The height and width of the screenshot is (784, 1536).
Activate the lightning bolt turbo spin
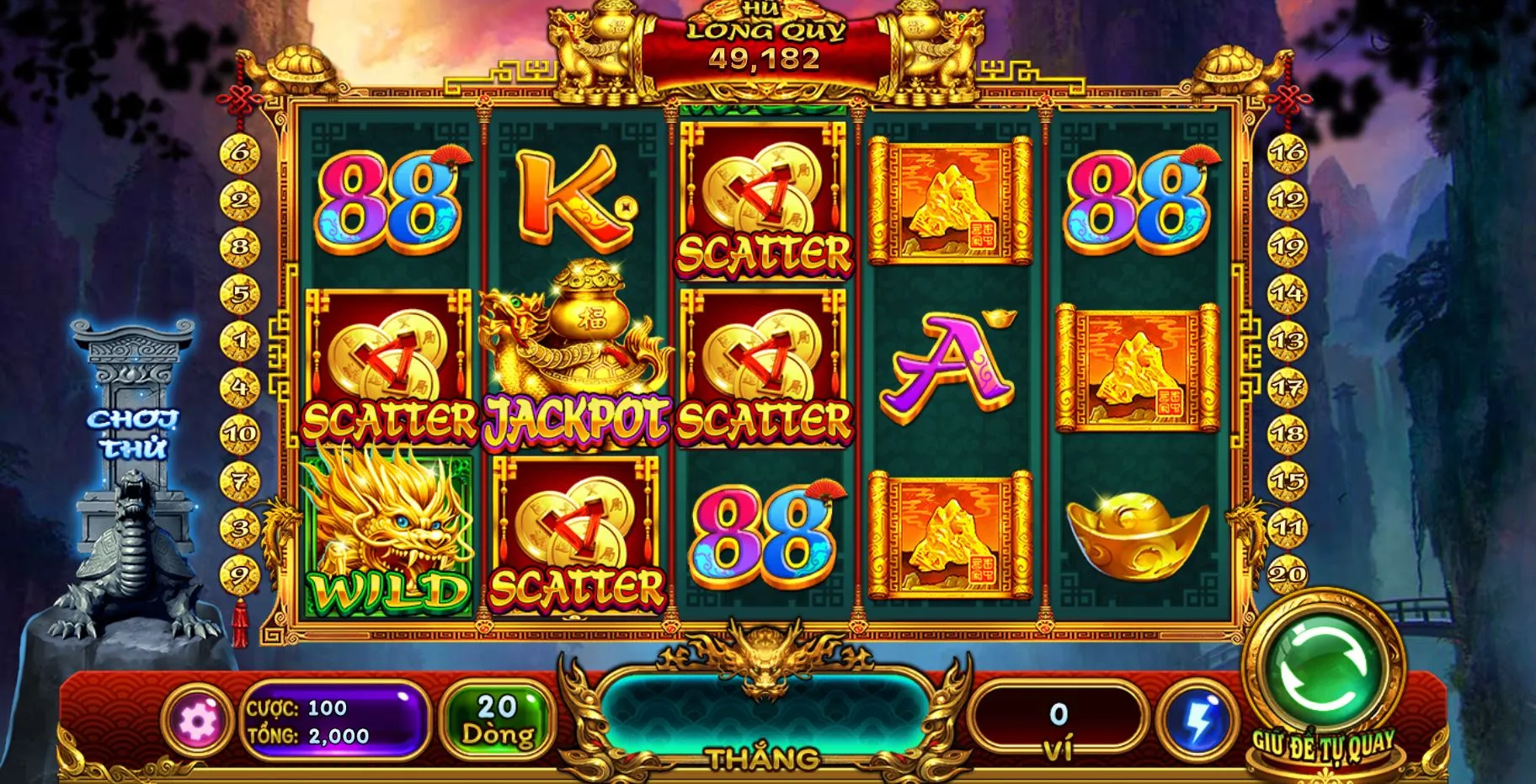(x=1197, y=720)
